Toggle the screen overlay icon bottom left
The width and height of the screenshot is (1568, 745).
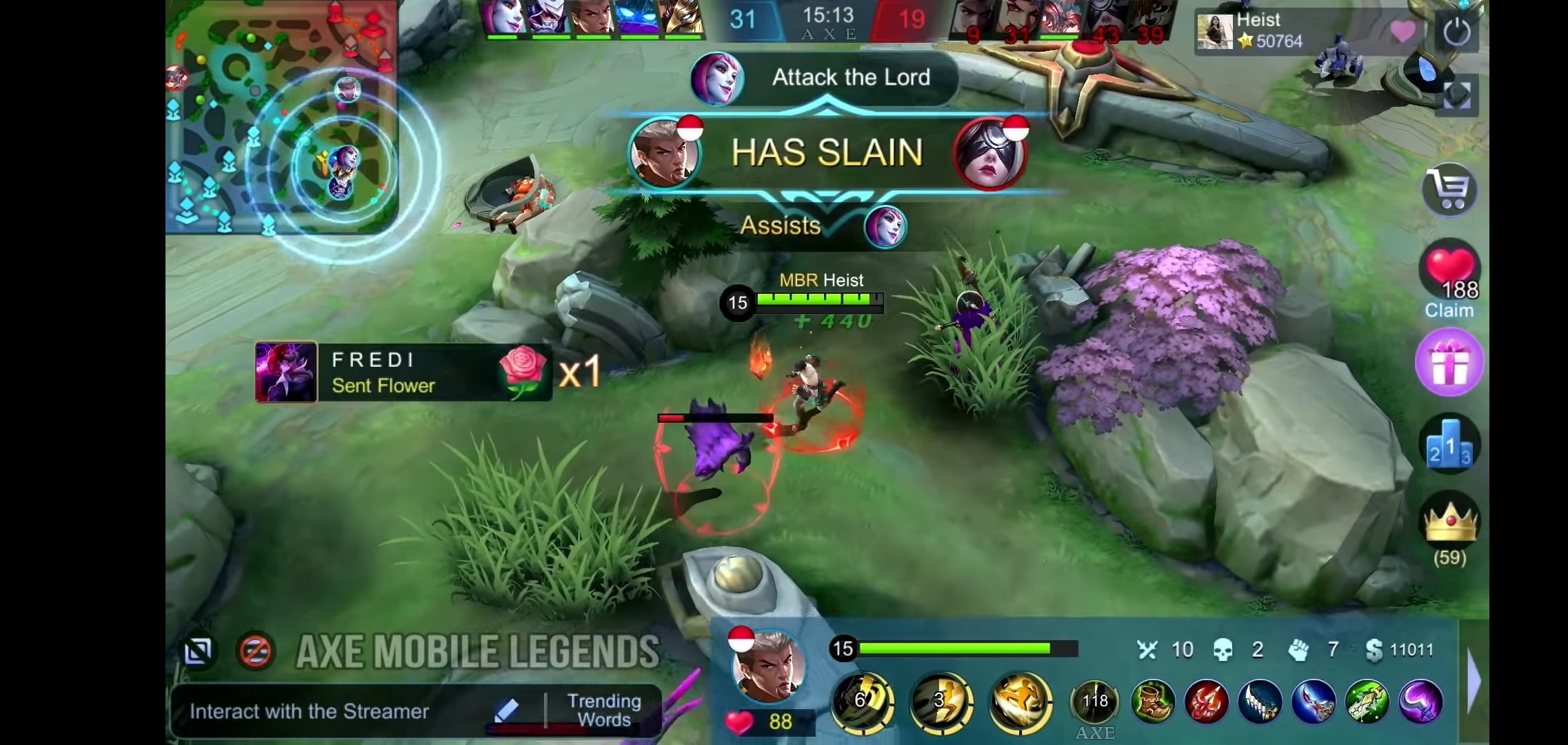[x=199, y=650]
